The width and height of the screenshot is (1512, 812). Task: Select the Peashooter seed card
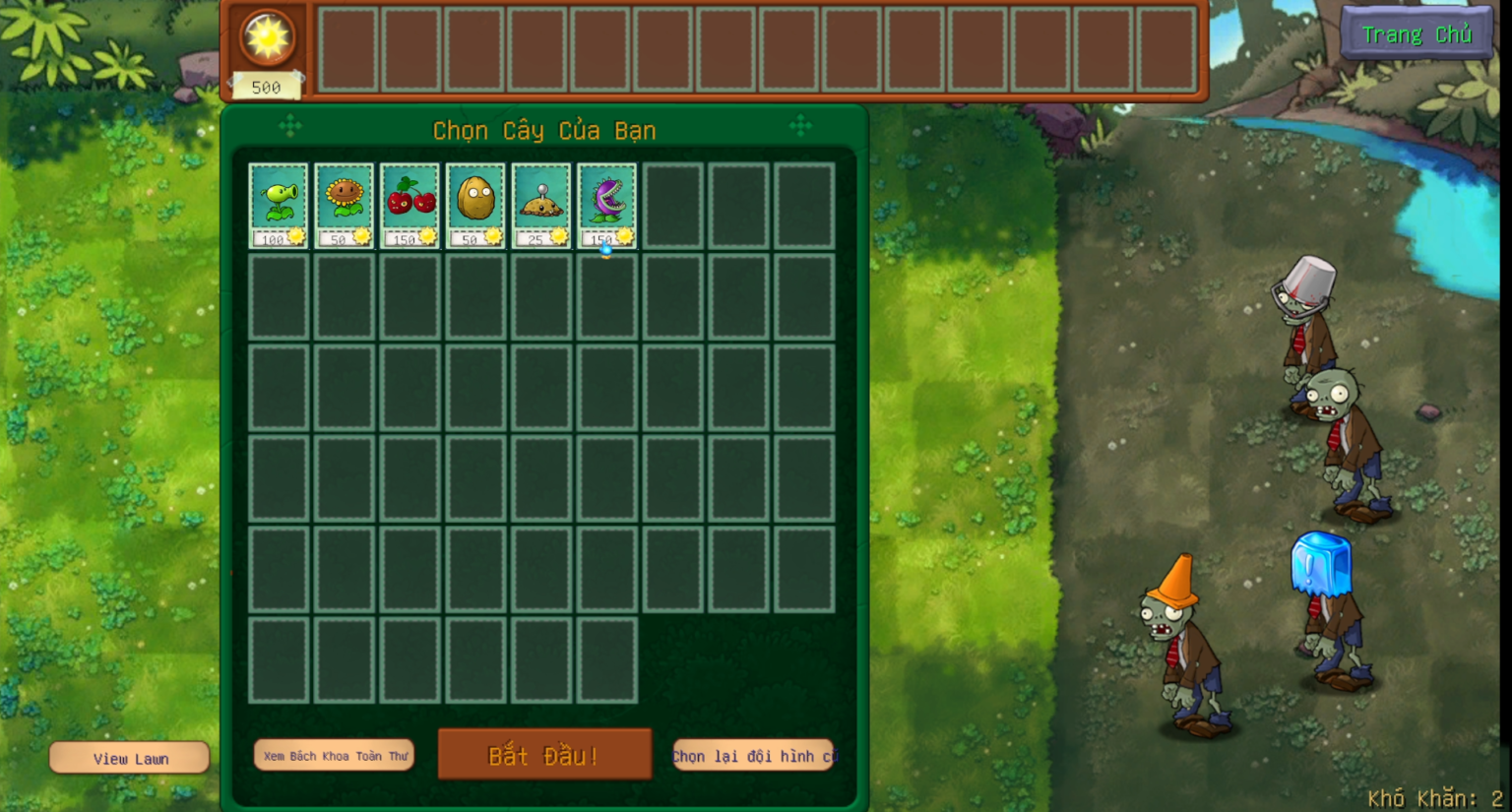click(279, 202)
